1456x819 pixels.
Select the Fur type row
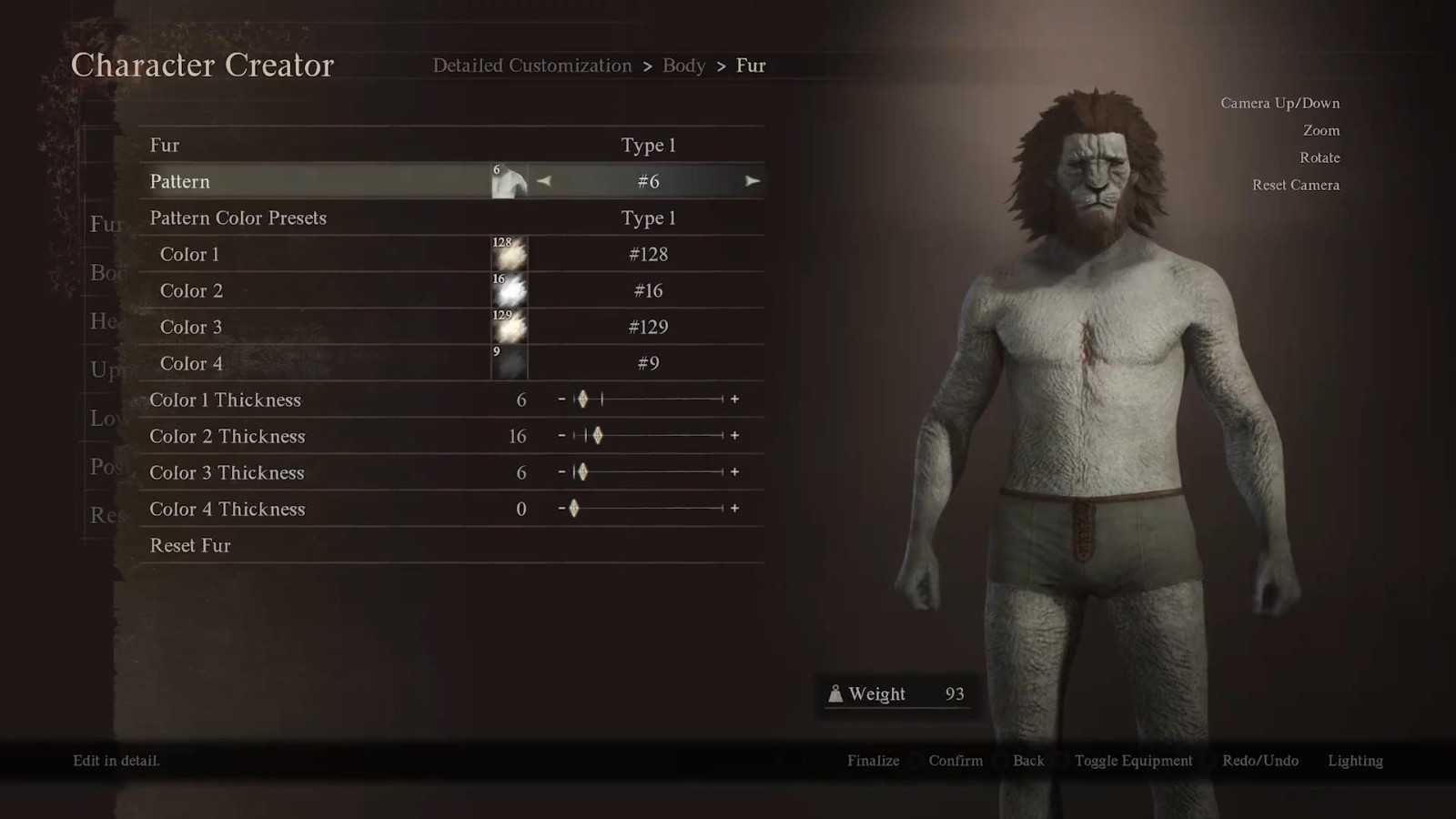pos(450,146)
